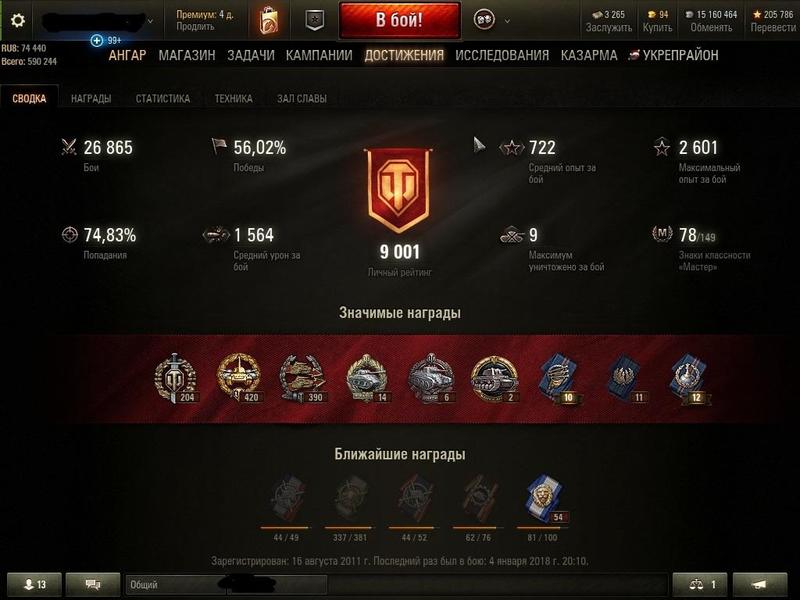800x600 pixels.
Task: Open the Исследования tech tree
Action: 502,55
